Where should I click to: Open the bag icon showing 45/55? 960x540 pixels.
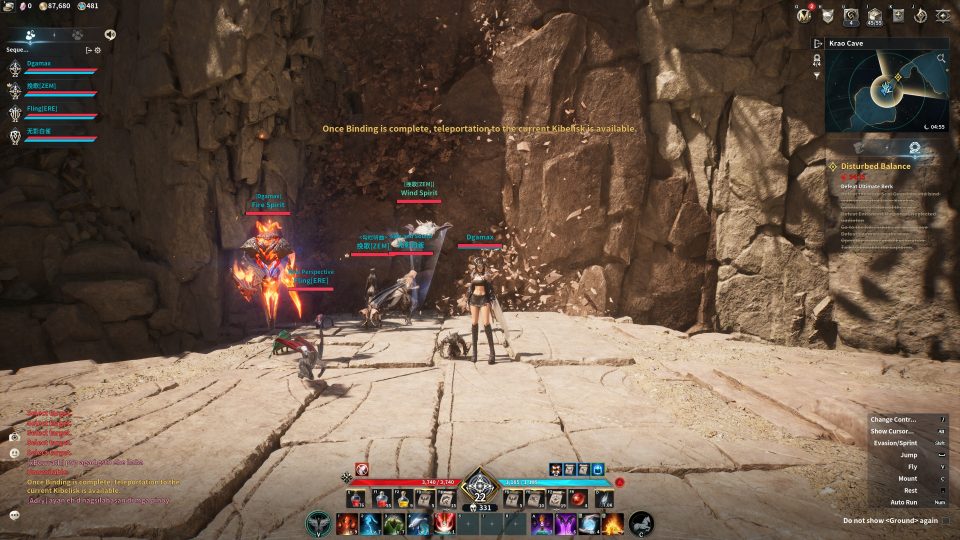pyautogui.click(x=874, y=15)
